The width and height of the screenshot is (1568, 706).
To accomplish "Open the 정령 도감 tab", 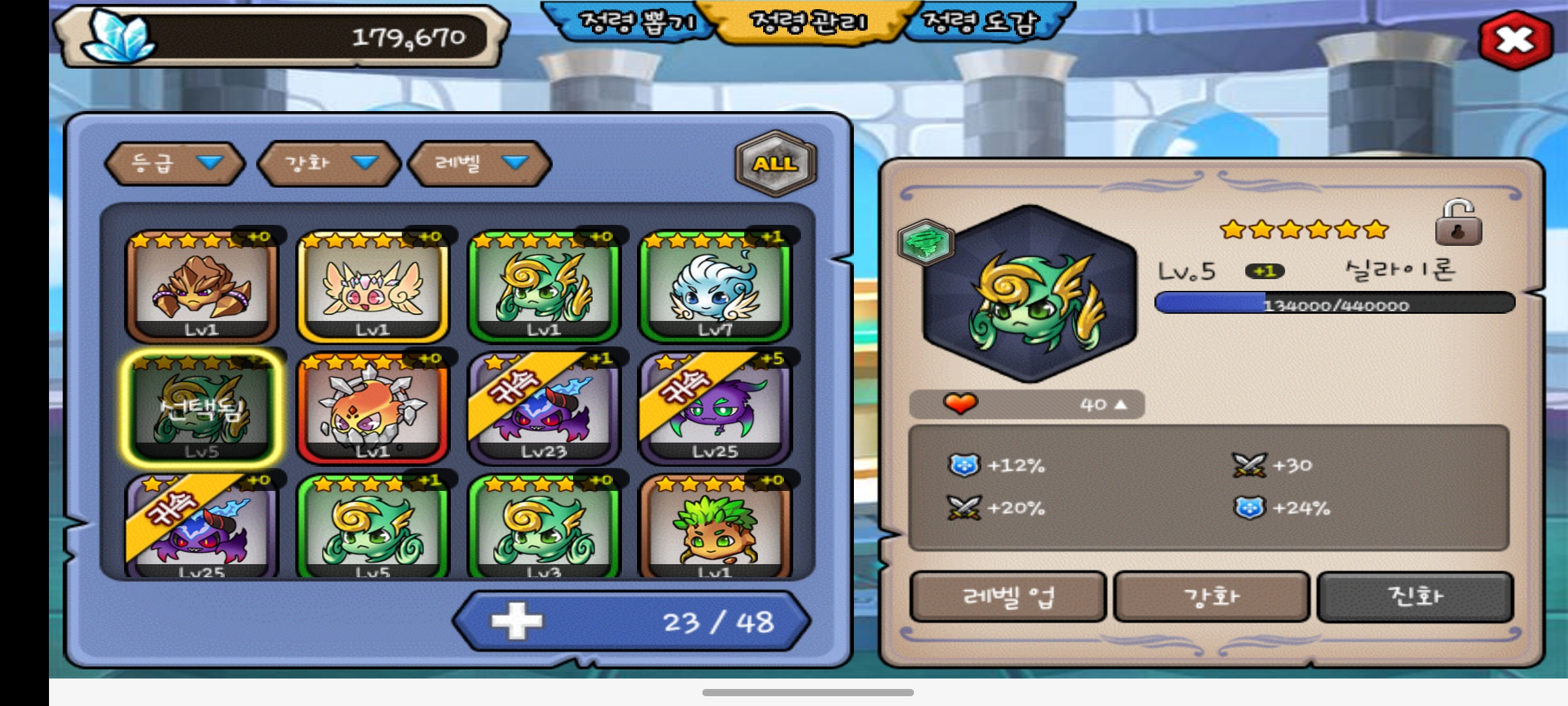I will [x=980, y=23].
